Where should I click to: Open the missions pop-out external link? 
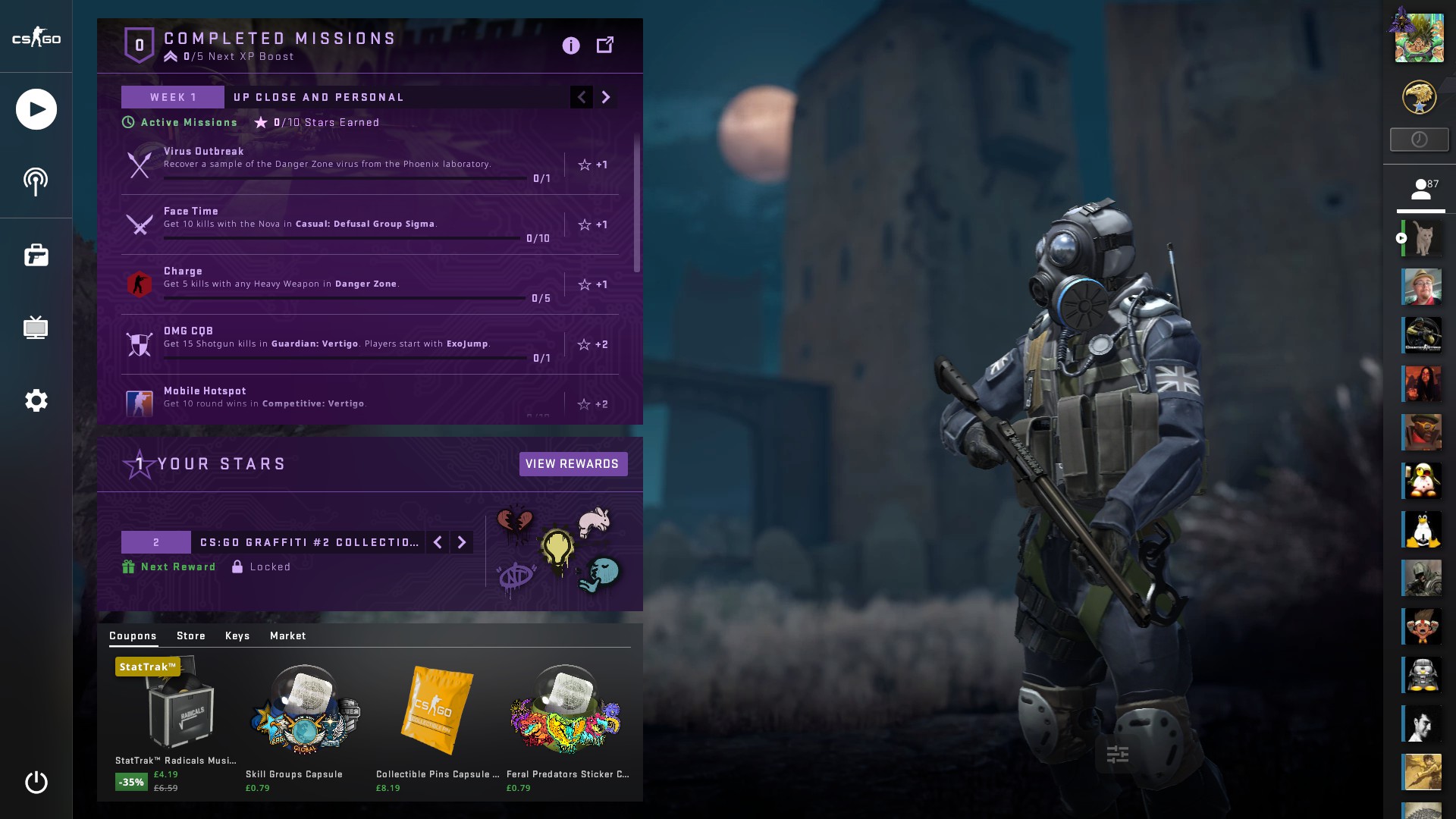[605, 45]
